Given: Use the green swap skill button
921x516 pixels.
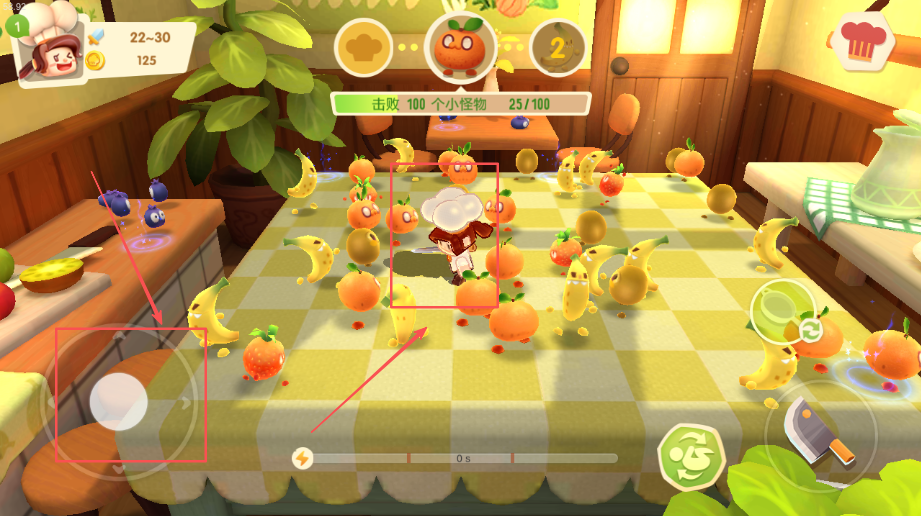Looking at the screenshot, I should tap(785, 312).
